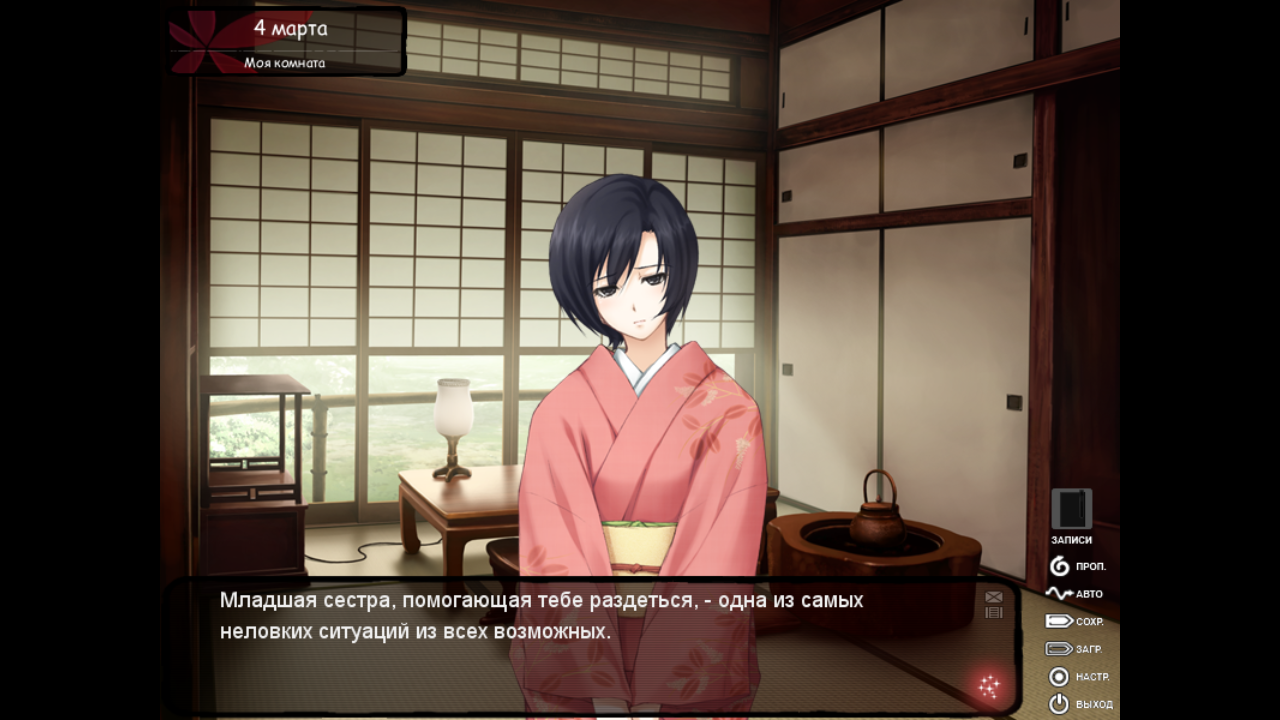Open the НАСТР. settings
This screenshot has width=1280, height=720.
1077,677
